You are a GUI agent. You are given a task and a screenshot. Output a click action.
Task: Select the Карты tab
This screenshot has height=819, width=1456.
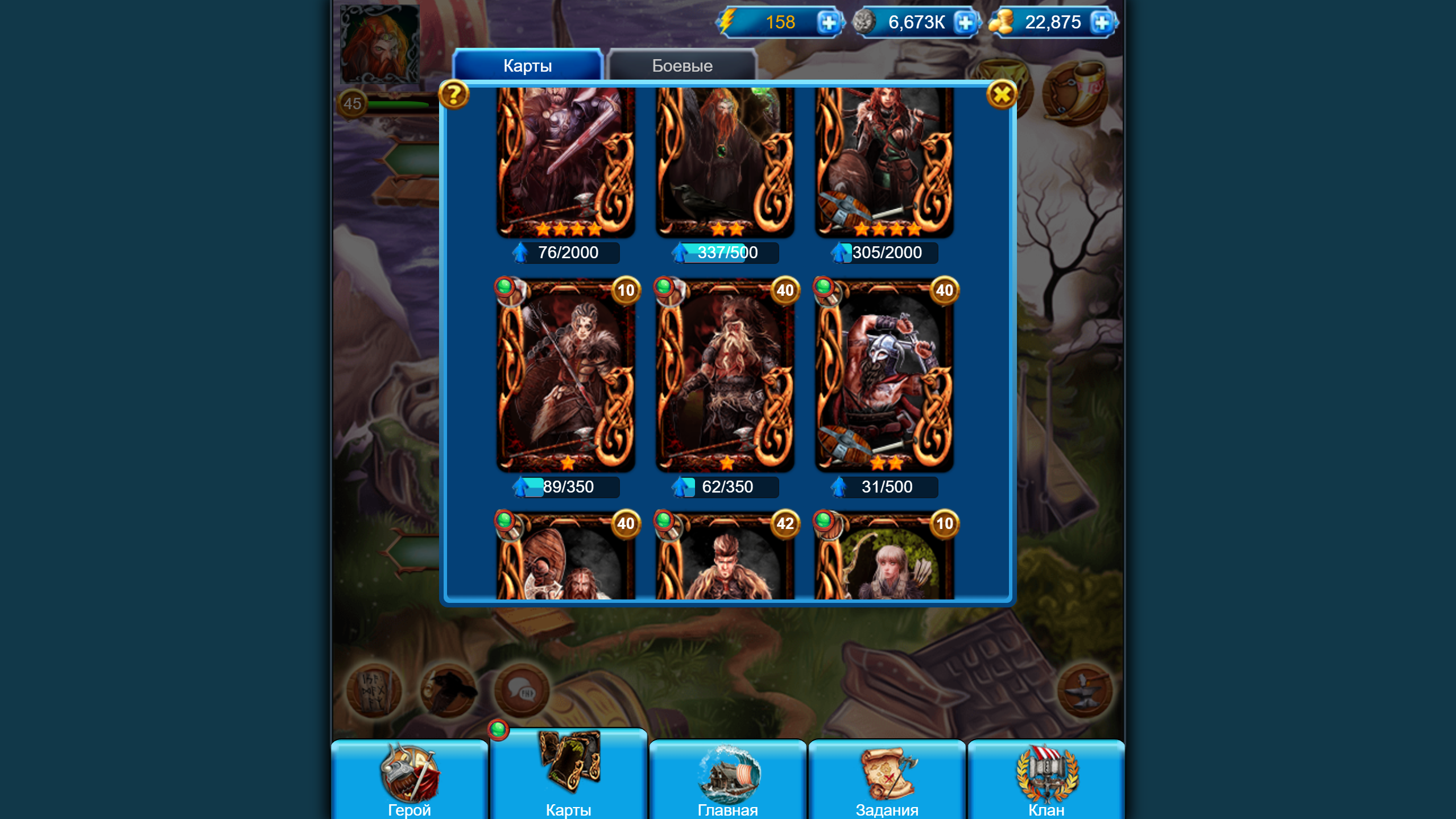click(526, 65)
